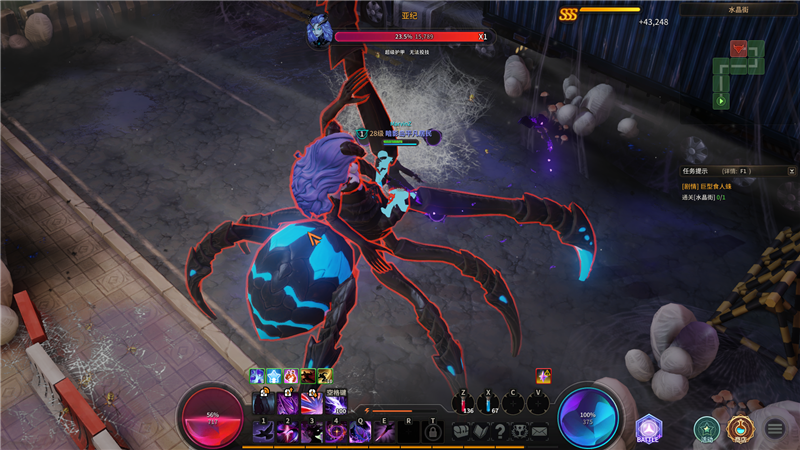Open the book journal icon
800x450 pixels.
[x=480, y=431]
